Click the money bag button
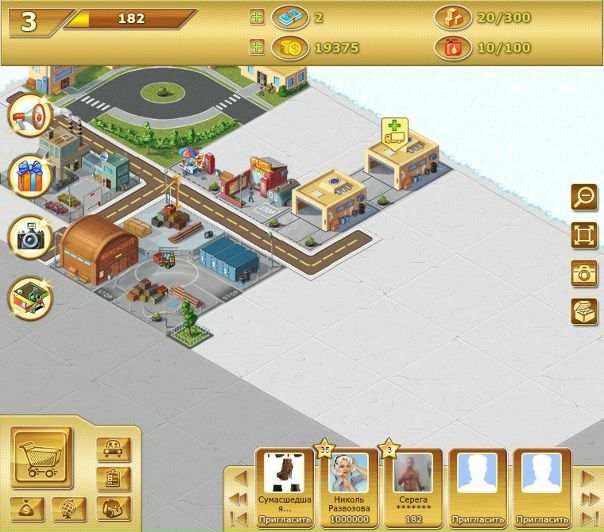Image resolution: width=604 pixels, height=532 pixels. (24, 508)
